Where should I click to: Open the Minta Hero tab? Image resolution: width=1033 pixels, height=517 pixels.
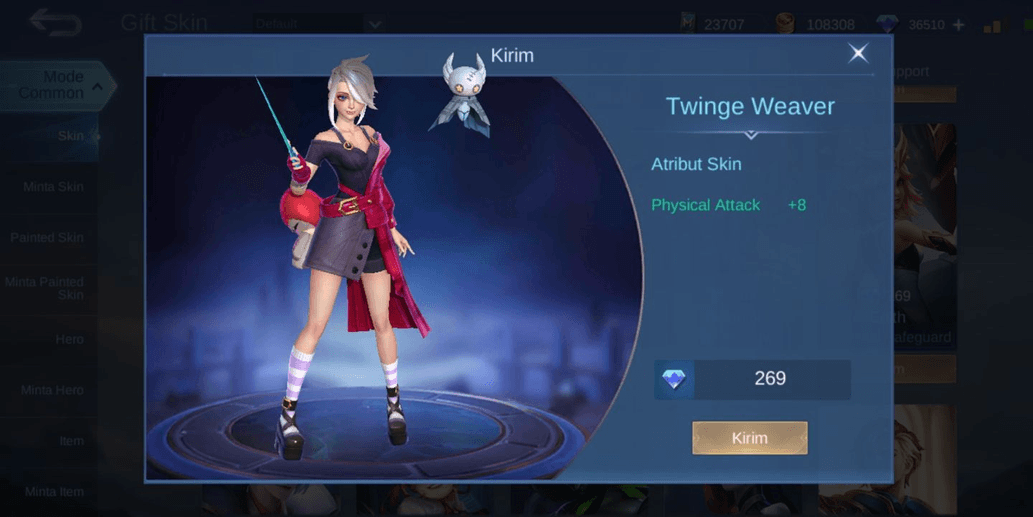(53, 390)
